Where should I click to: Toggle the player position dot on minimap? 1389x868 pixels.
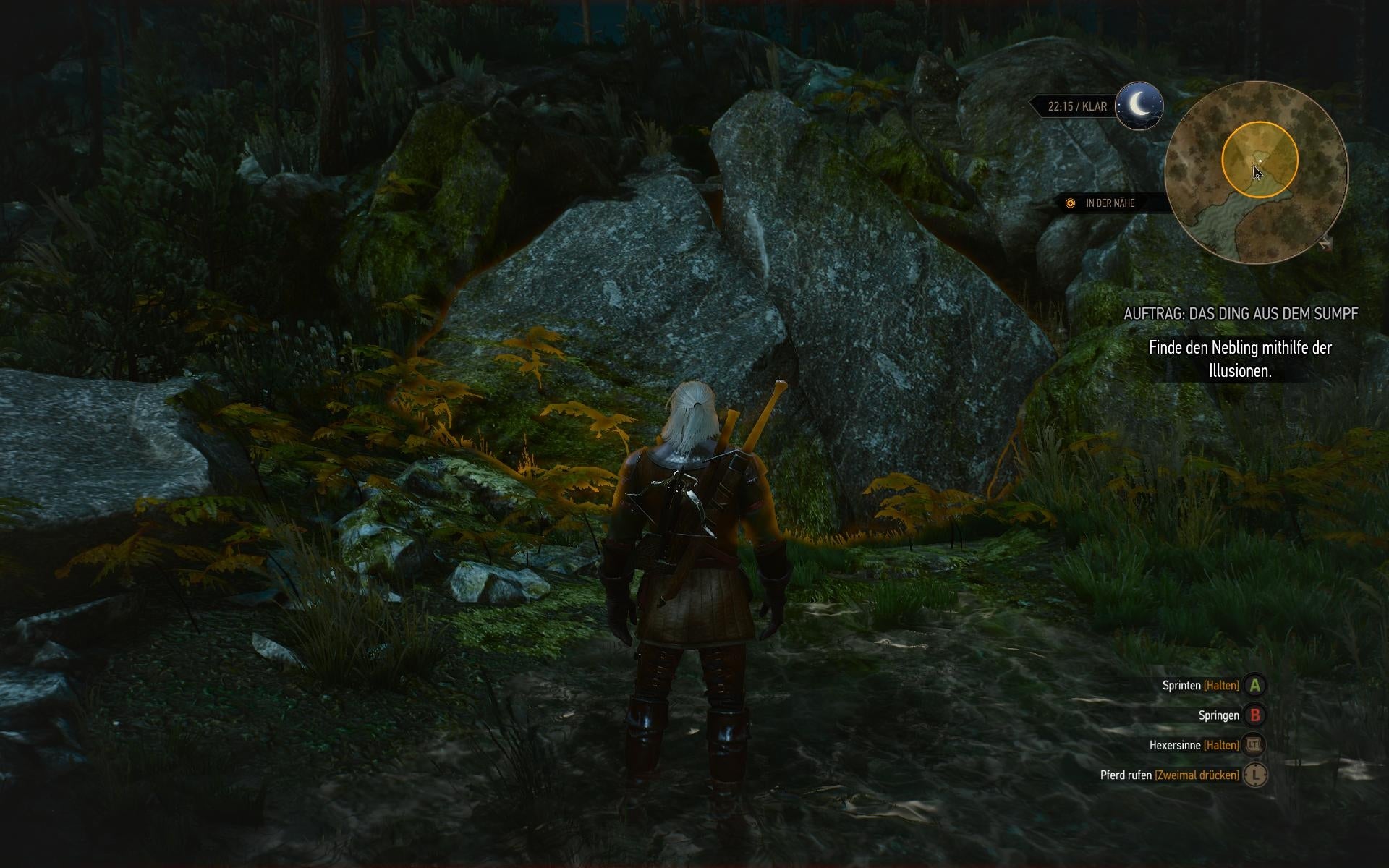tap(1260, 161)
